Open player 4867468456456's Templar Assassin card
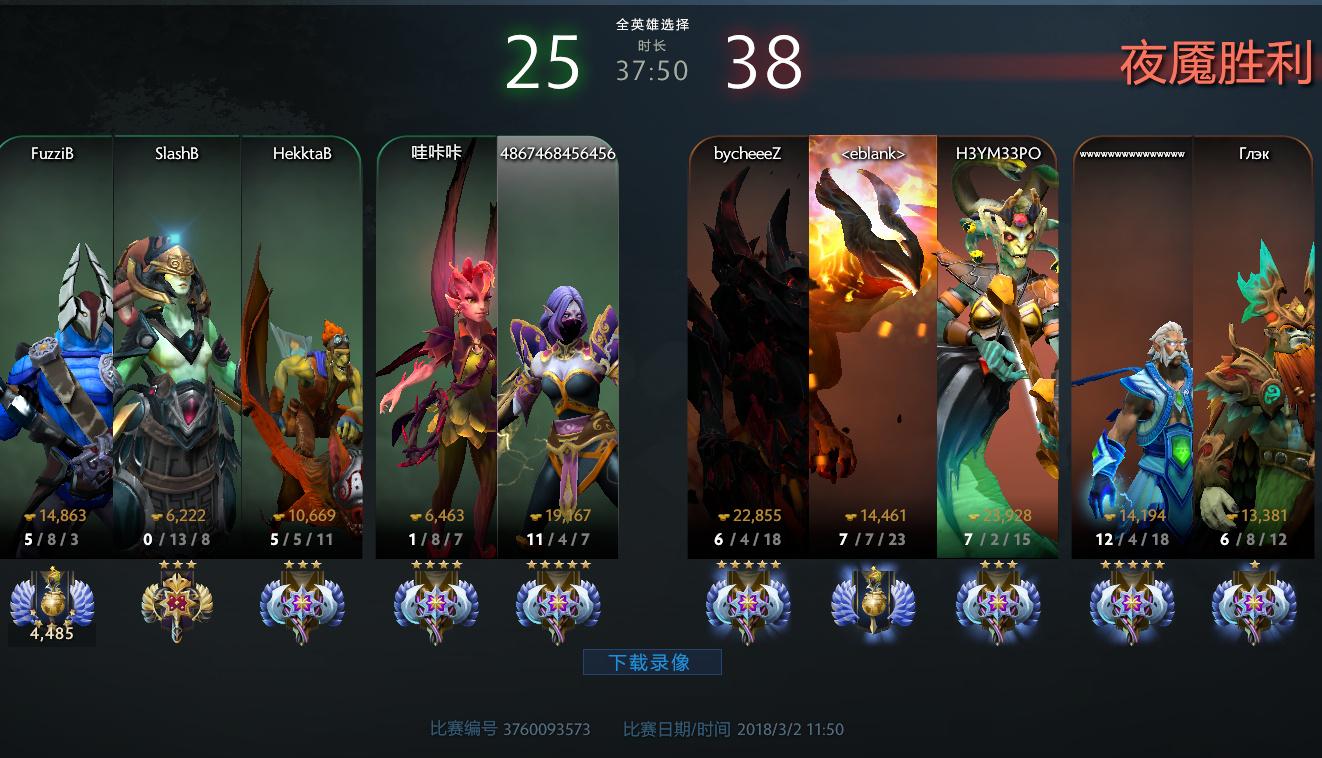The height and width of the screenshot is (758, 1322). [x=557, y=350]
